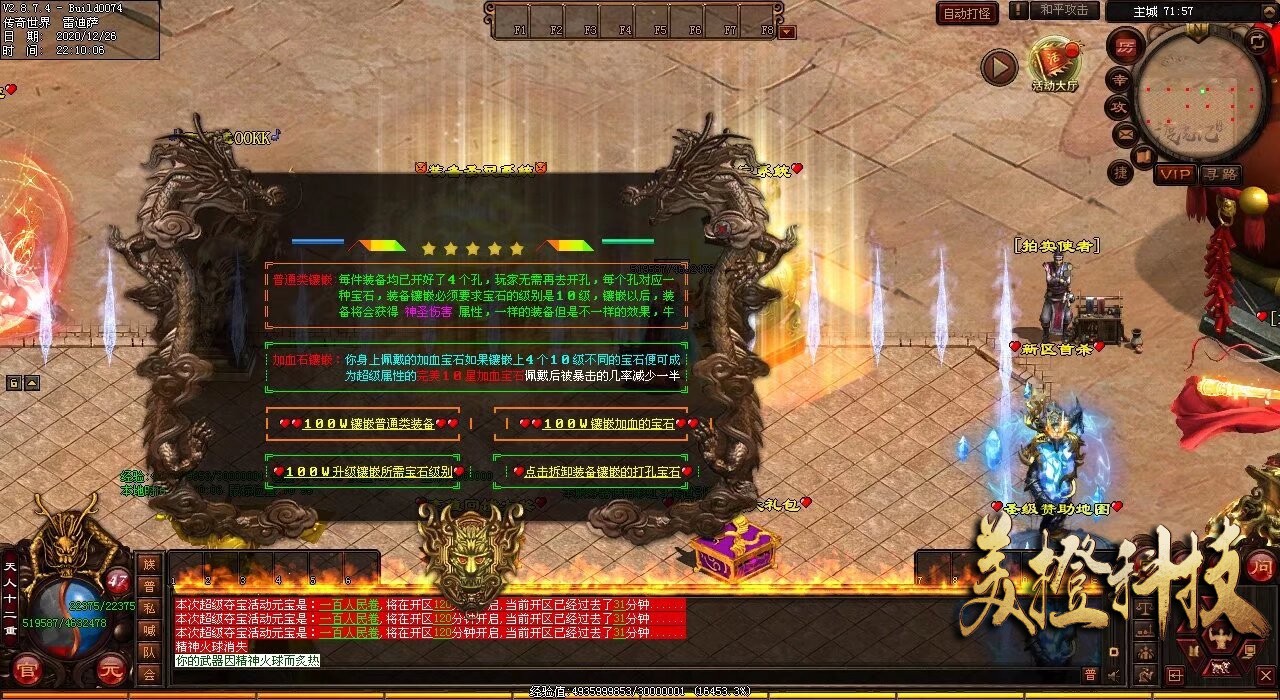Activate the 寻路 pathfinding button

(1220, 174)
